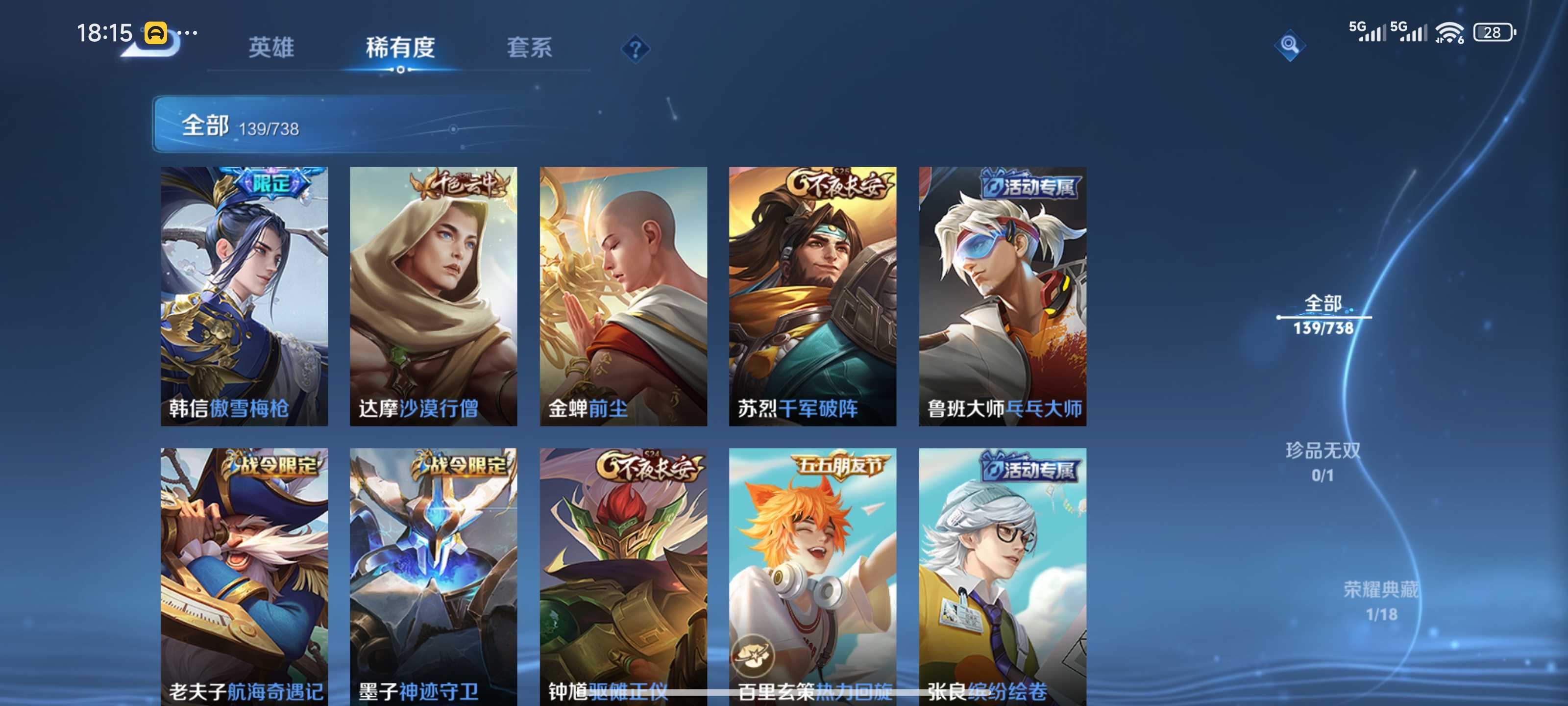Open the 套系 tab
This screenshot has width=1568, height=706.
click(x=529, y=48)
